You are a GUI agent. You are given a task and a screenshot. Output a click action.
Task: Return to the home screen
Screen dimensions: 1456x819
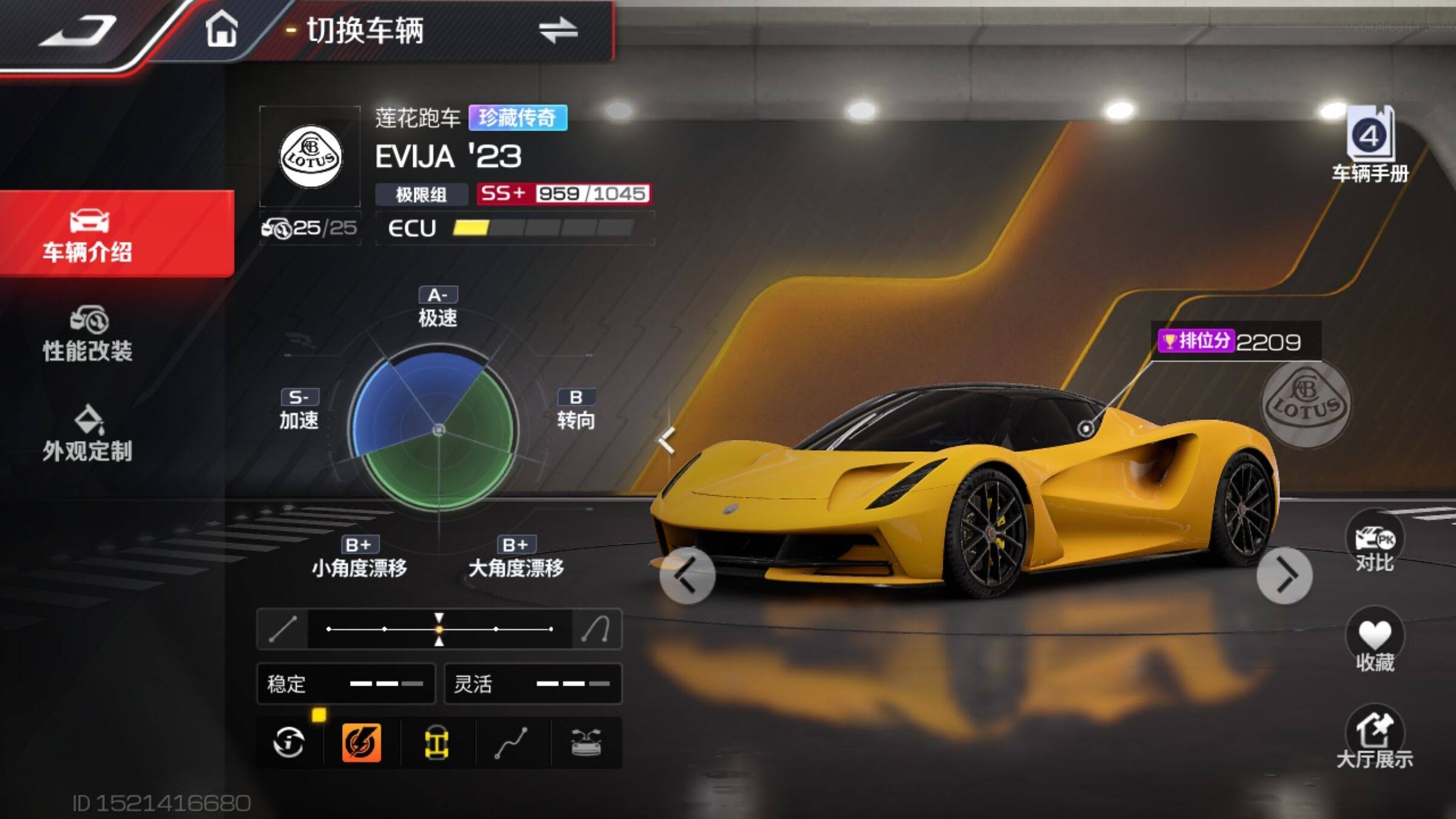221,30
